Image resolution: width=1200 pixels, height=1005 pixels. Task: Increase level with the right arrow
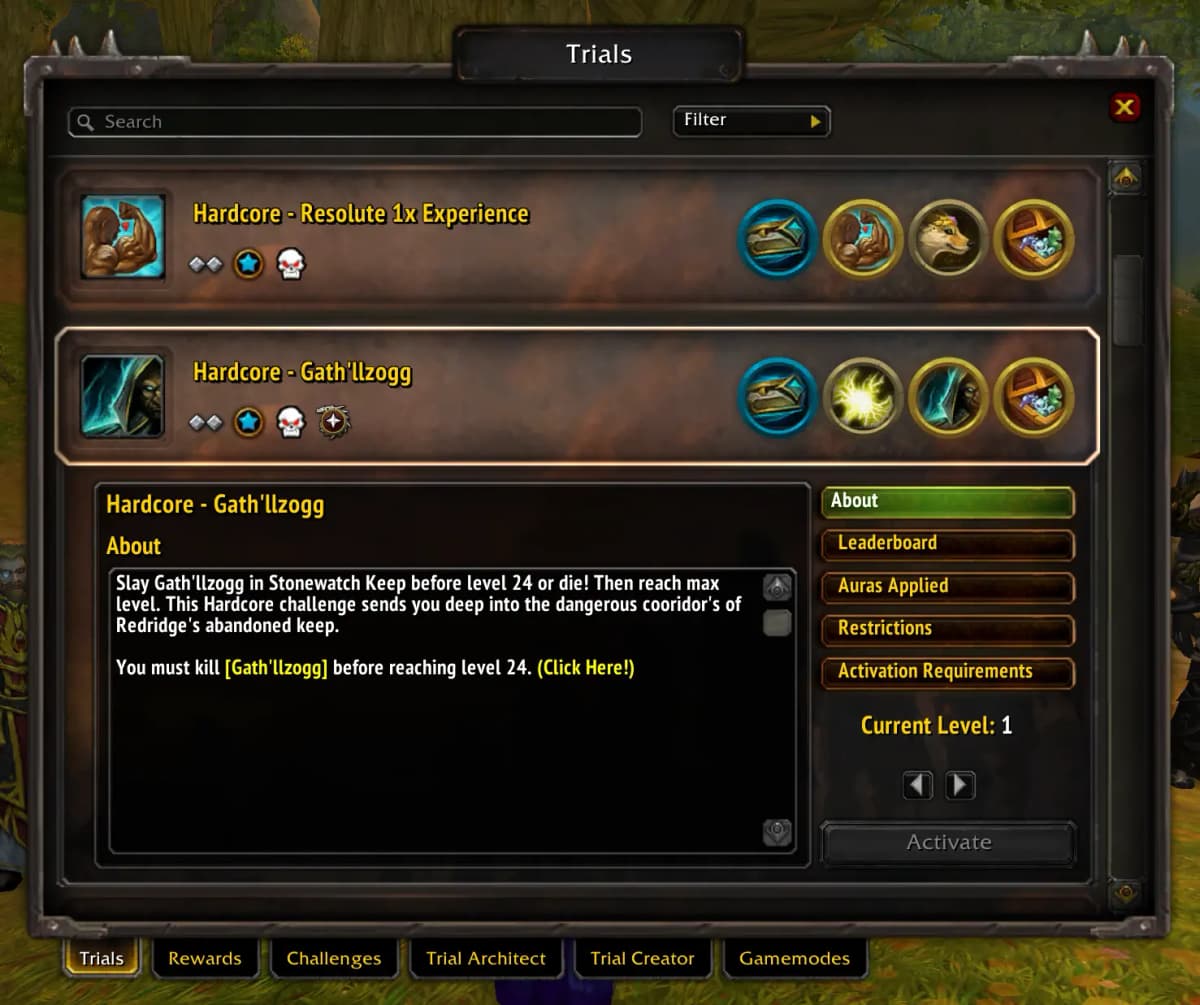pyautogui.click(x=960, y=785)
